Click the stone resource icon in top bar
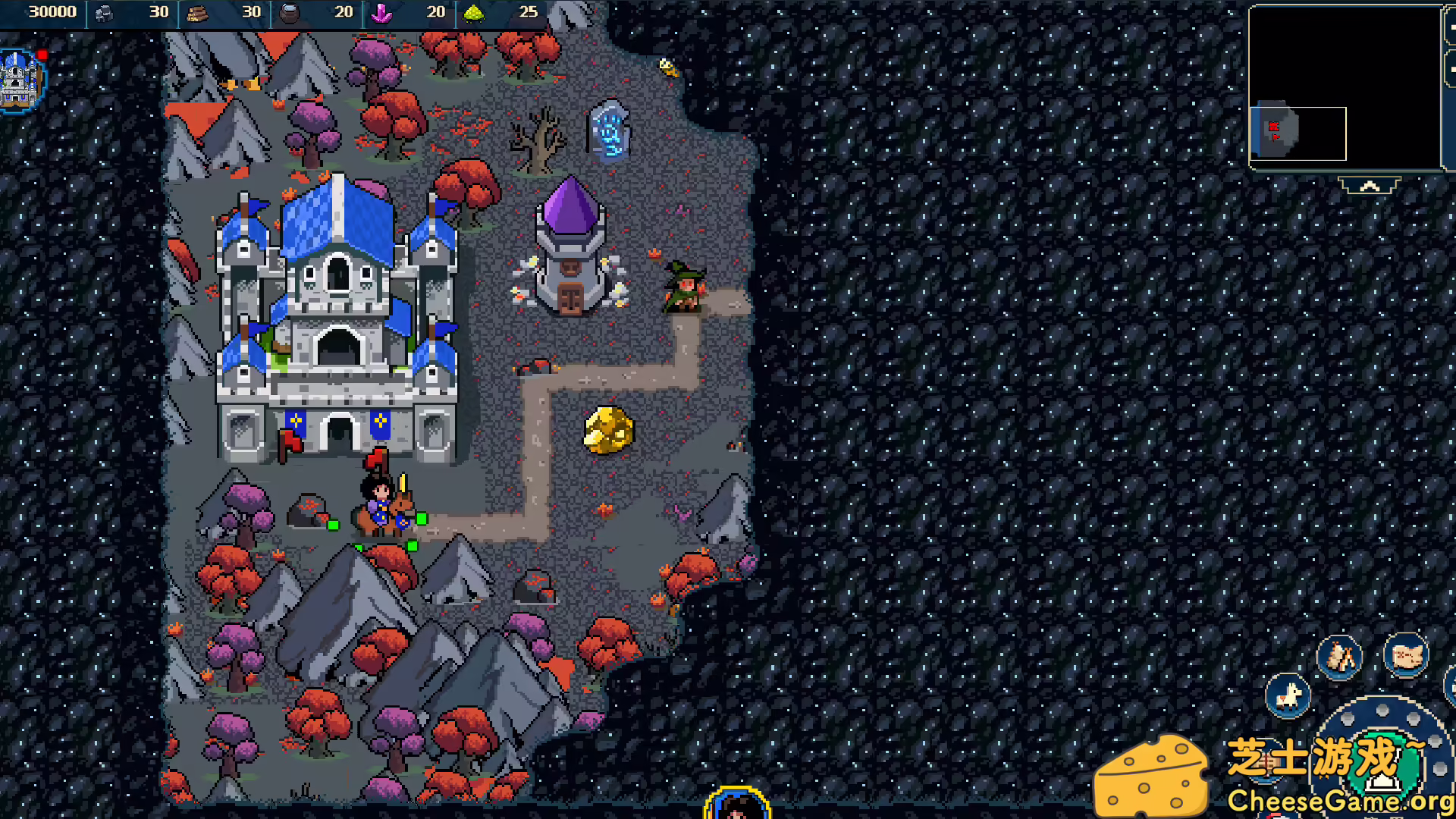 tap(102, 12)
